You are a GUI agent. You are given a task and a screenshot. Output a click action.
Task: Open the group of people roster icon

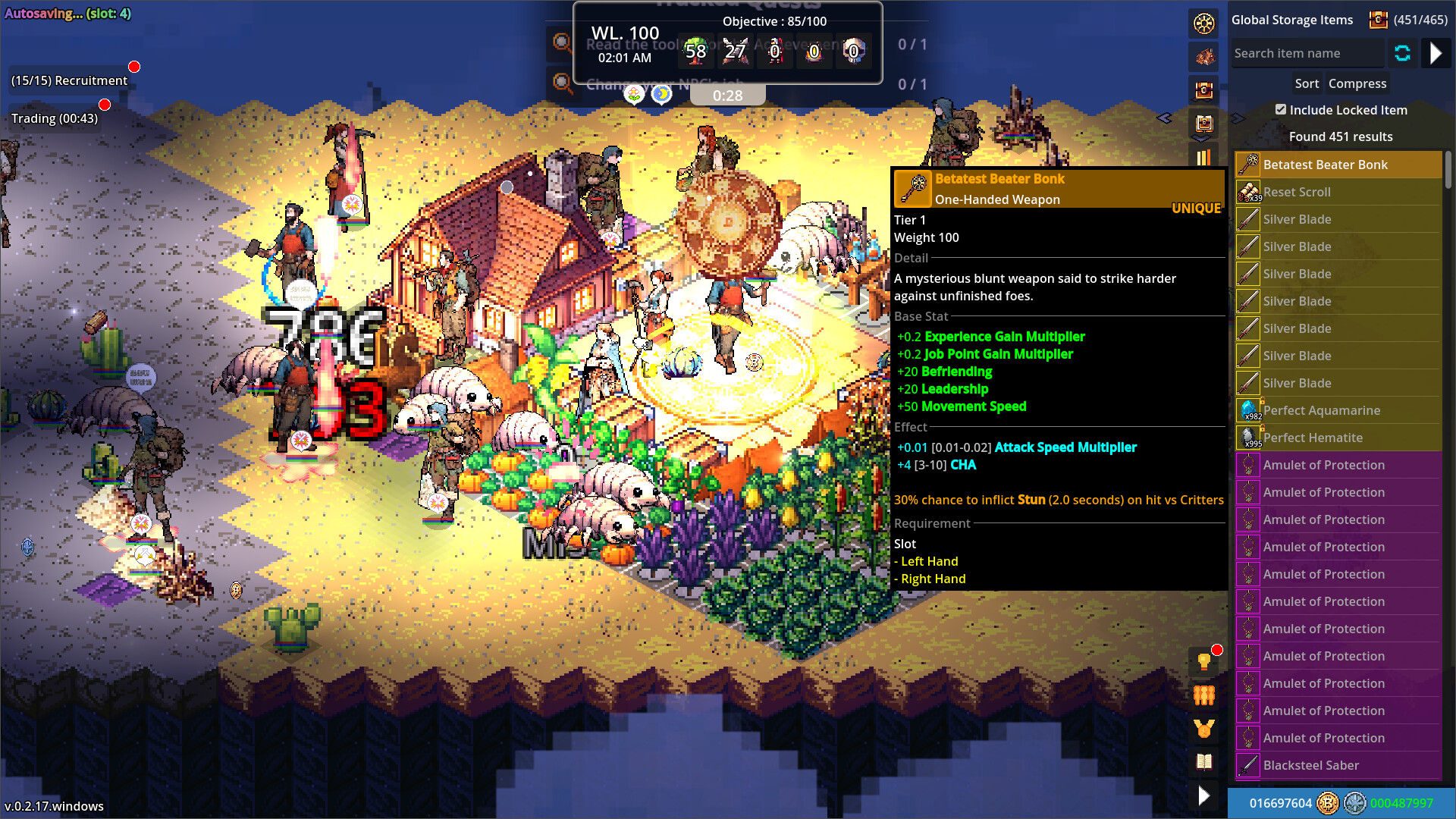pyautogui.click(x=1203, y=695)
